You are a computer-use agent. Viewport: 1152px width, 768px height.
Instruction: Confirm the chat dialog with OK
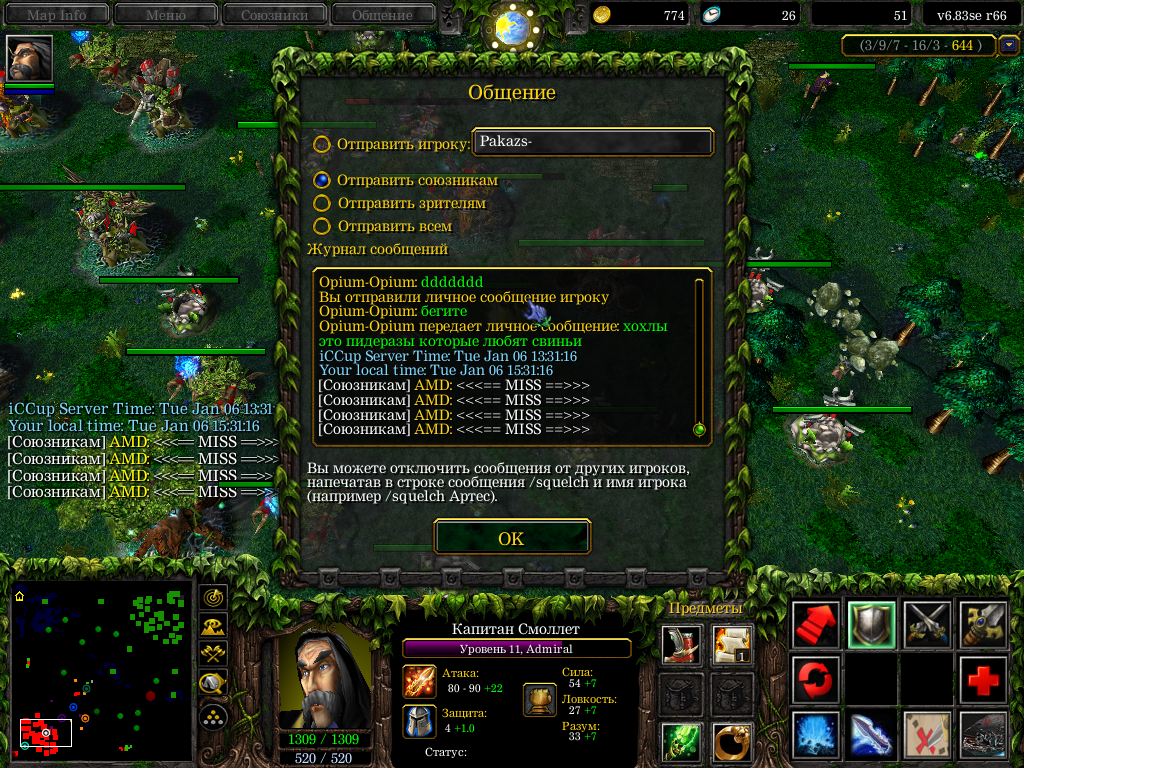coord(512,538)
